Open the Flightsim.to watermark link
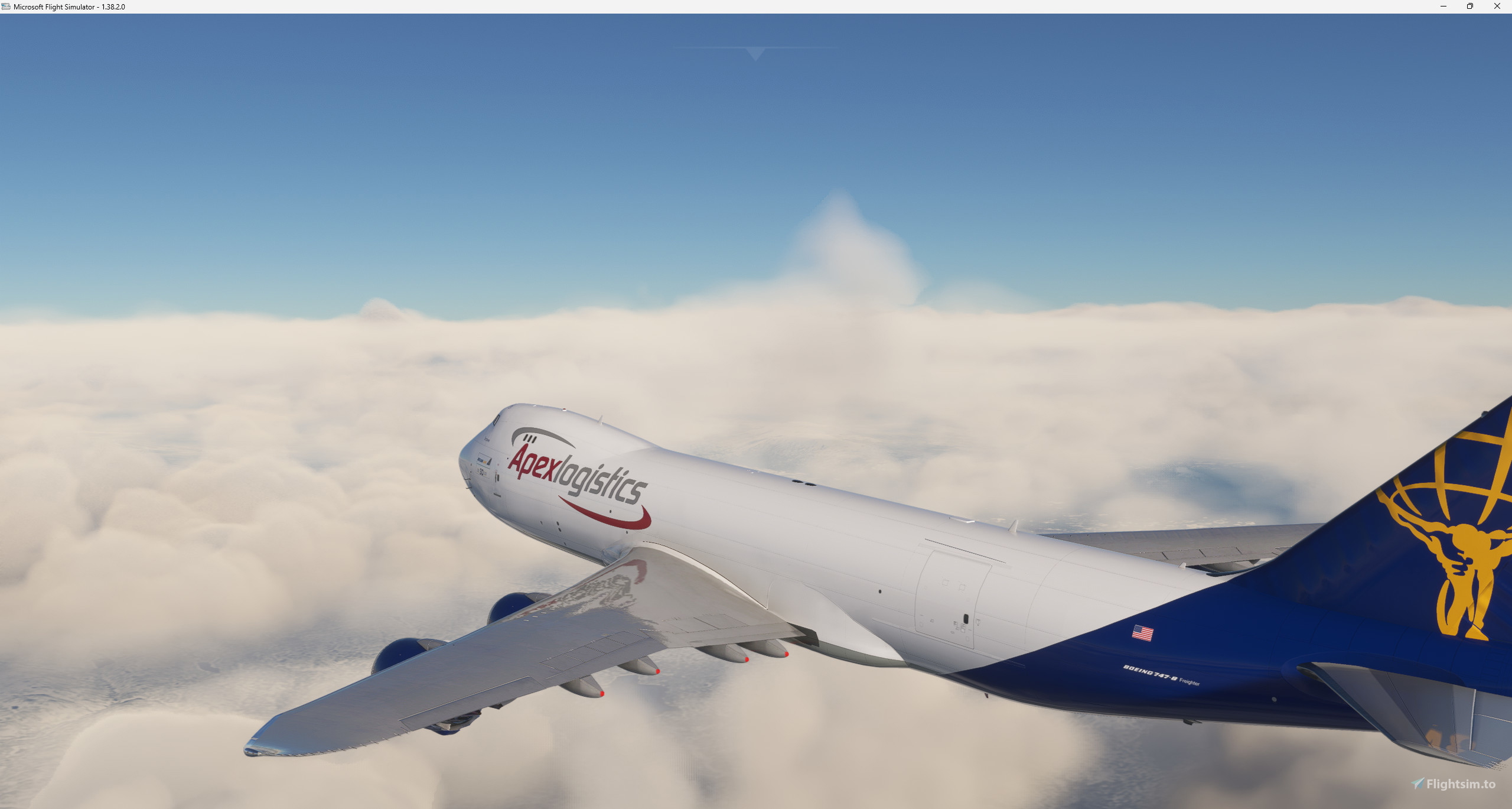The image size is (1512, 809). click(1453, 784)
